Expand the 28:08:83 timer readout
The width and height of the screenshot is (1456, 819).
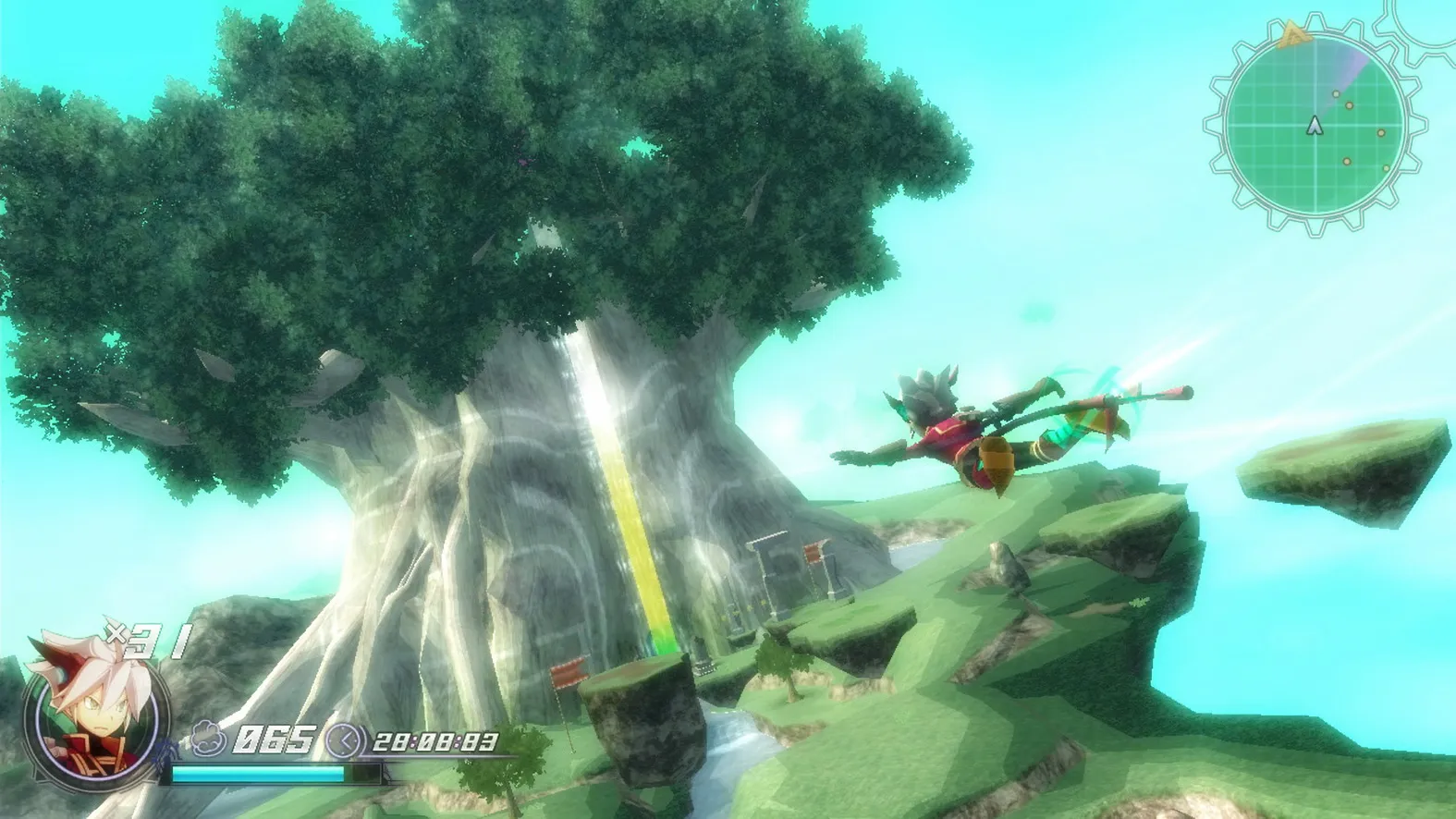coord(434,742)
